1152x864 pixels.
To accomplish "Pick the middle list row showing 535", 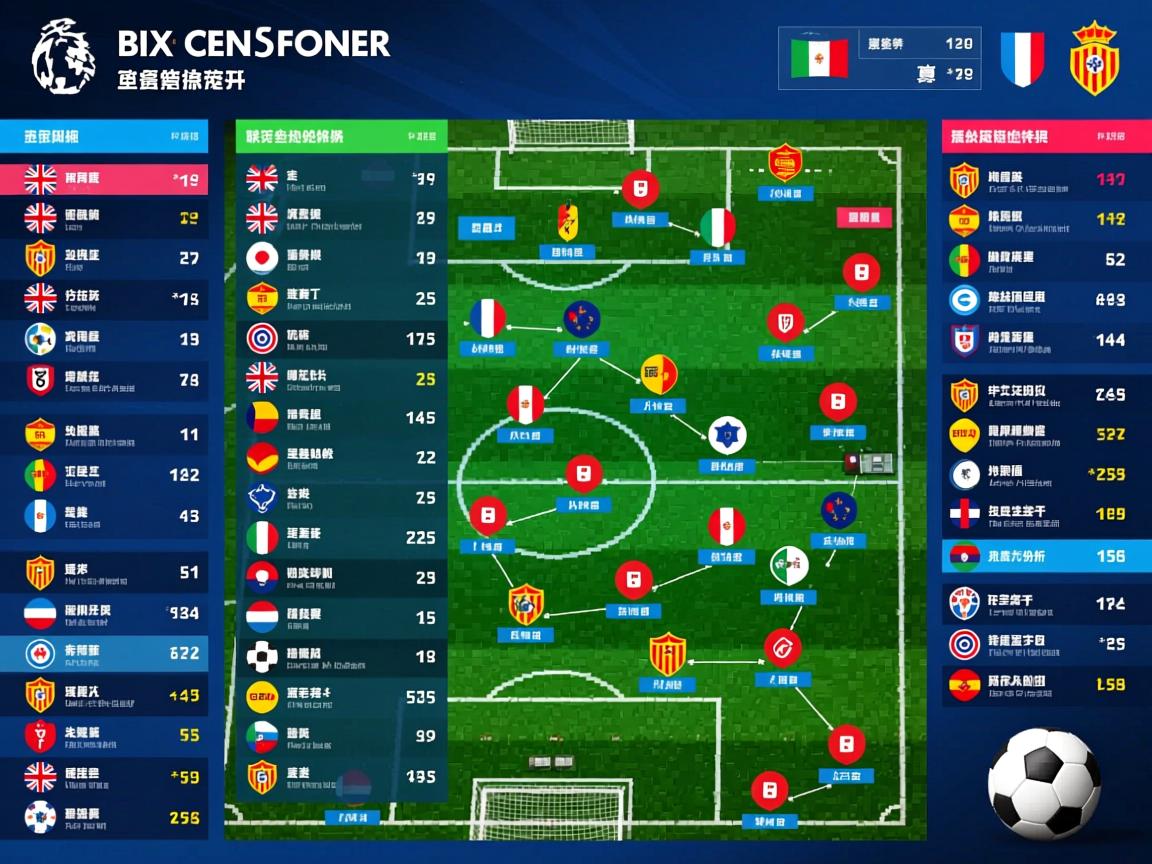I will (341, 696).
